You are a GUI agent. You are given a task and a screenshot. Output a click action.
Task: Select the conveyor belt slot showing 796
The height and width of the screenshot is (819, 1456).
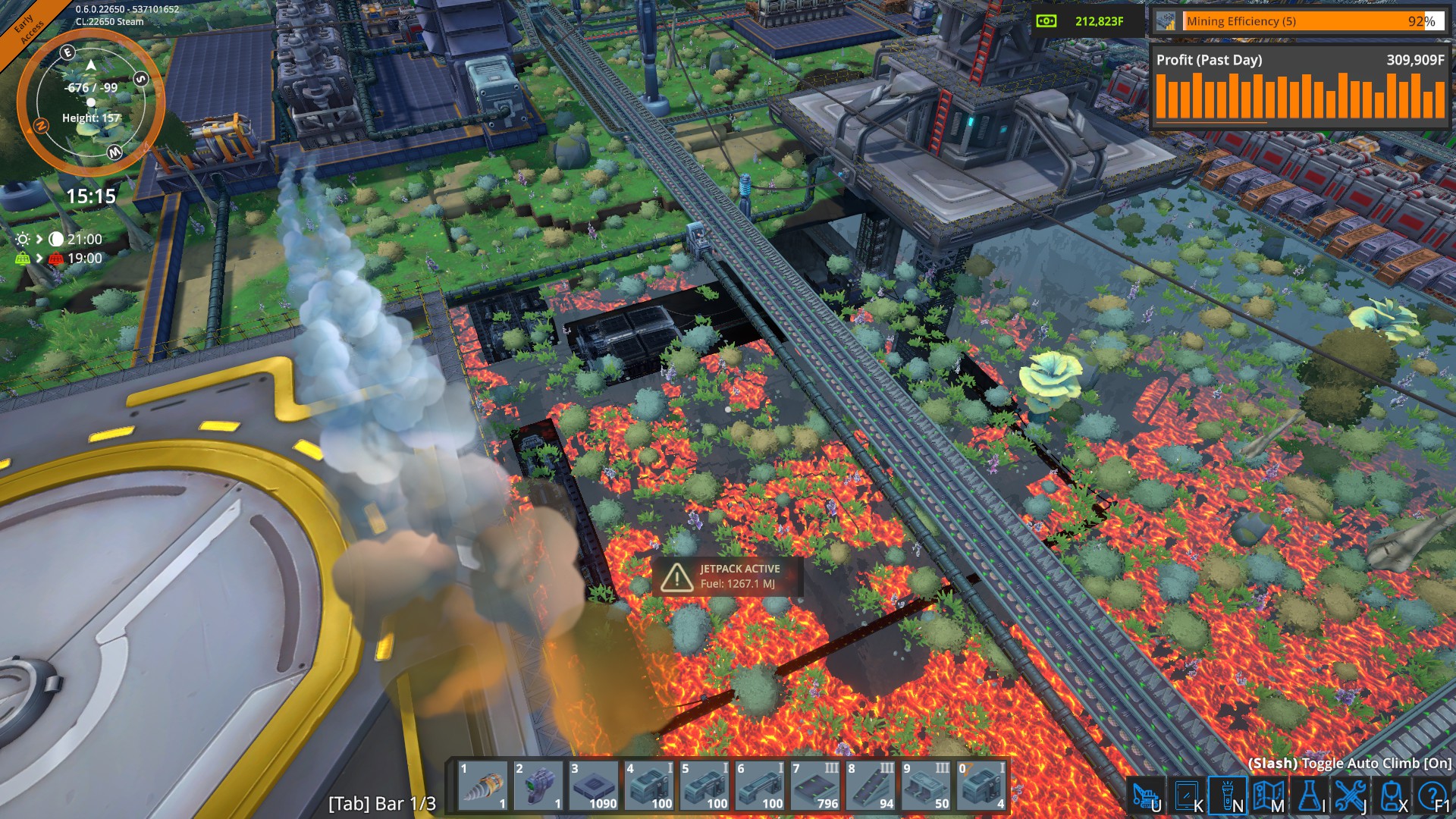tap(815, 786)
